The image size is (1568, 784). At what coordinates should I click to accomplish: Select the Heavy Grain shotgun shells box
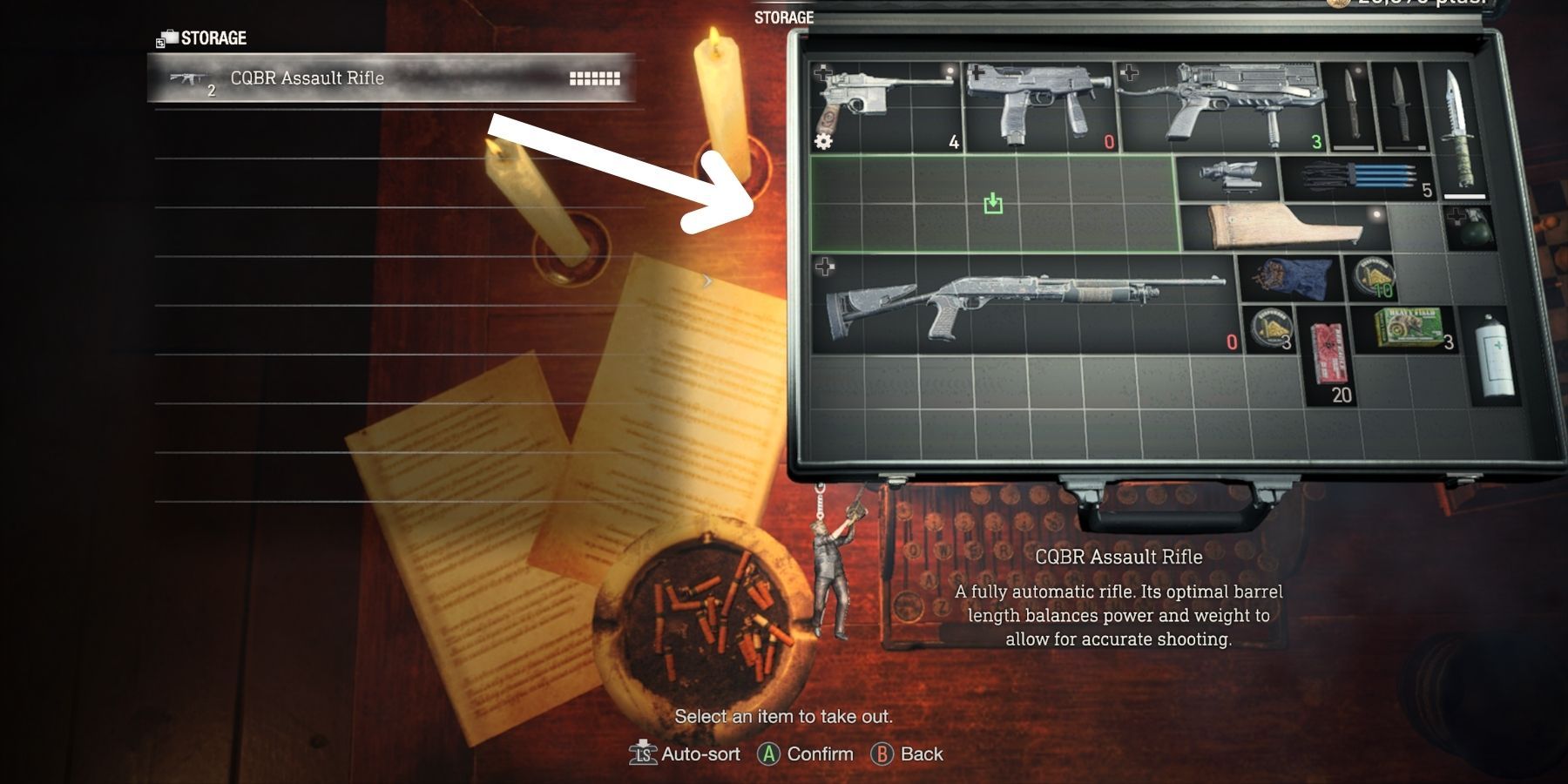coord(1409,328)
